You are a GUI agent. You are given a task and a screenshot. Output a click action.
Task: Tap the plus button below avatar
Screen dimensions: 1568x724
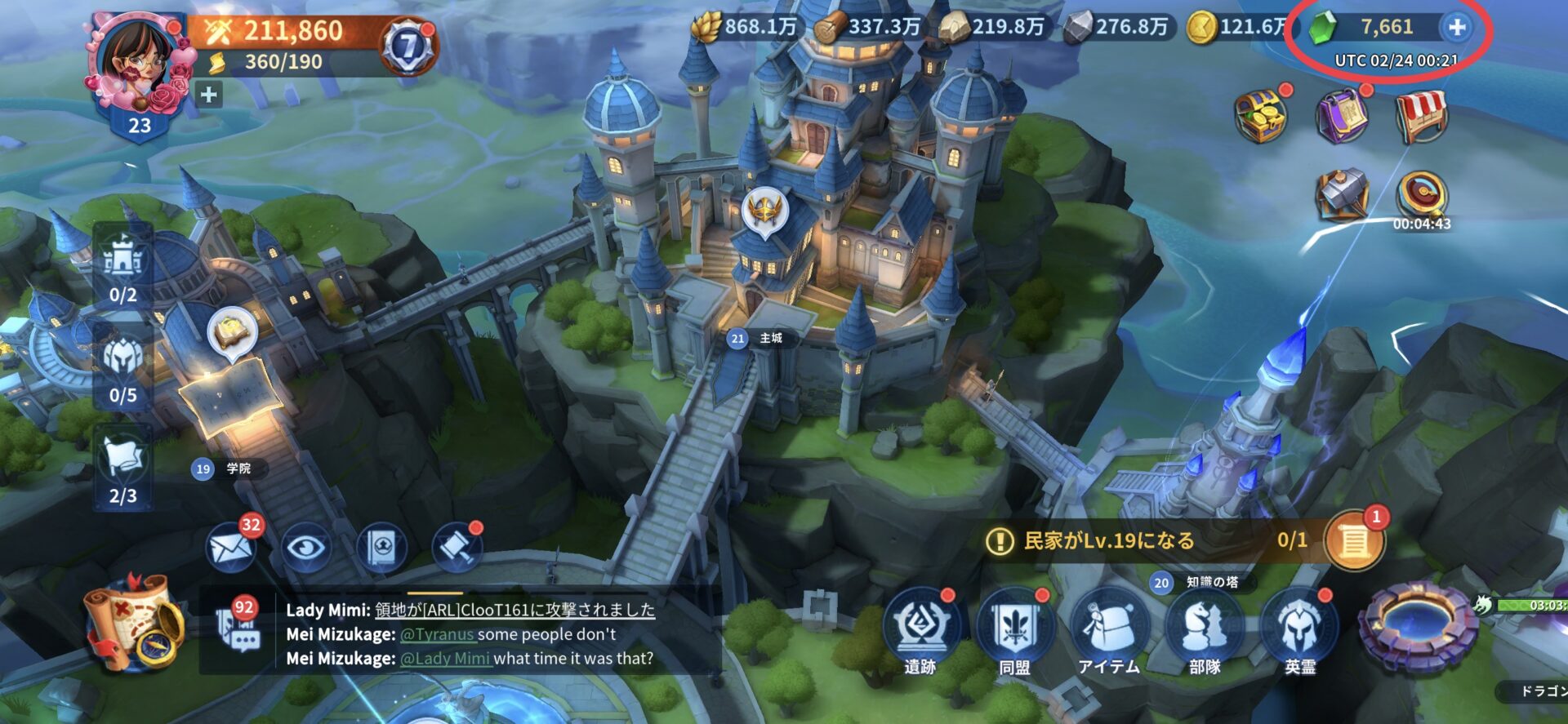coord(209,95)
